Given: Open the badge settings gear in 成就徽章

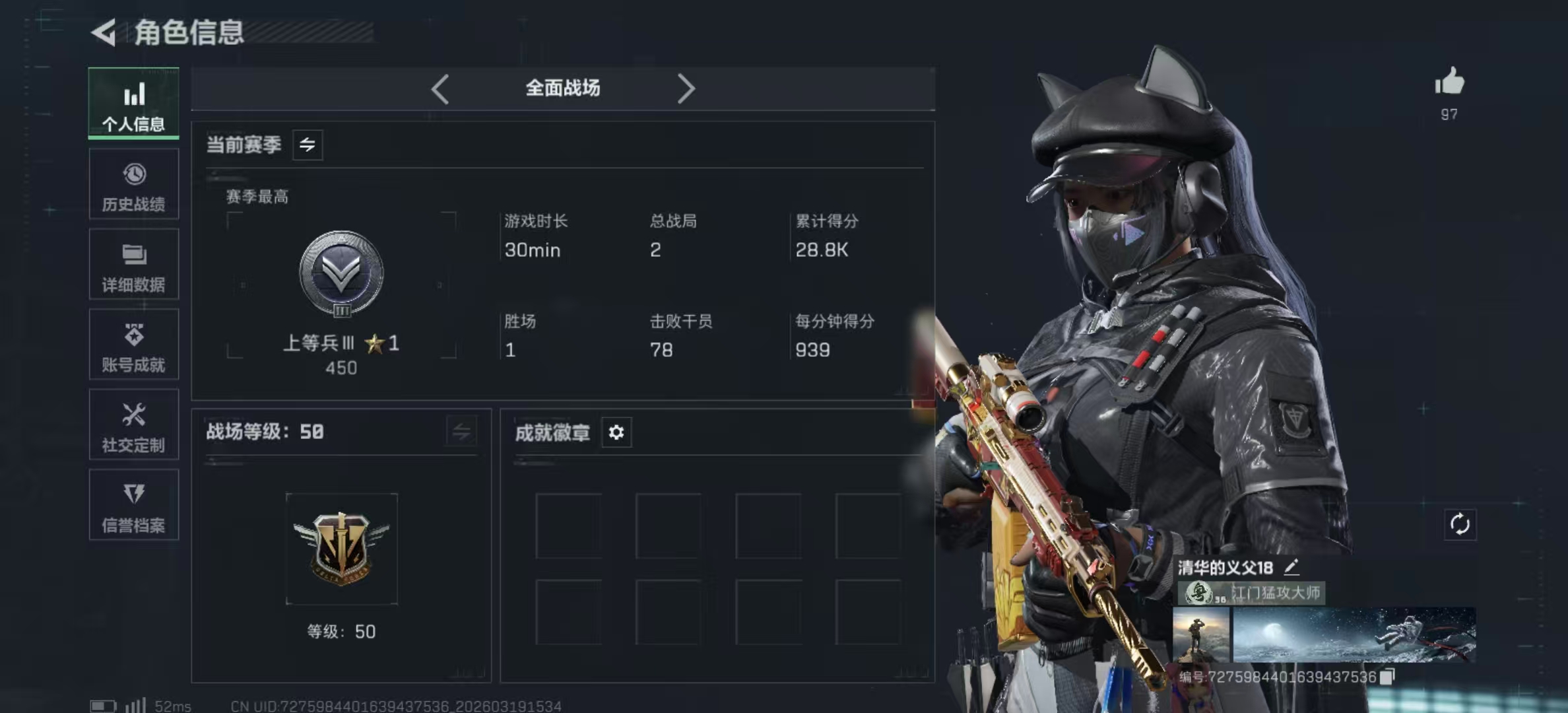Looking at the screenshot, I should point(616,432).
